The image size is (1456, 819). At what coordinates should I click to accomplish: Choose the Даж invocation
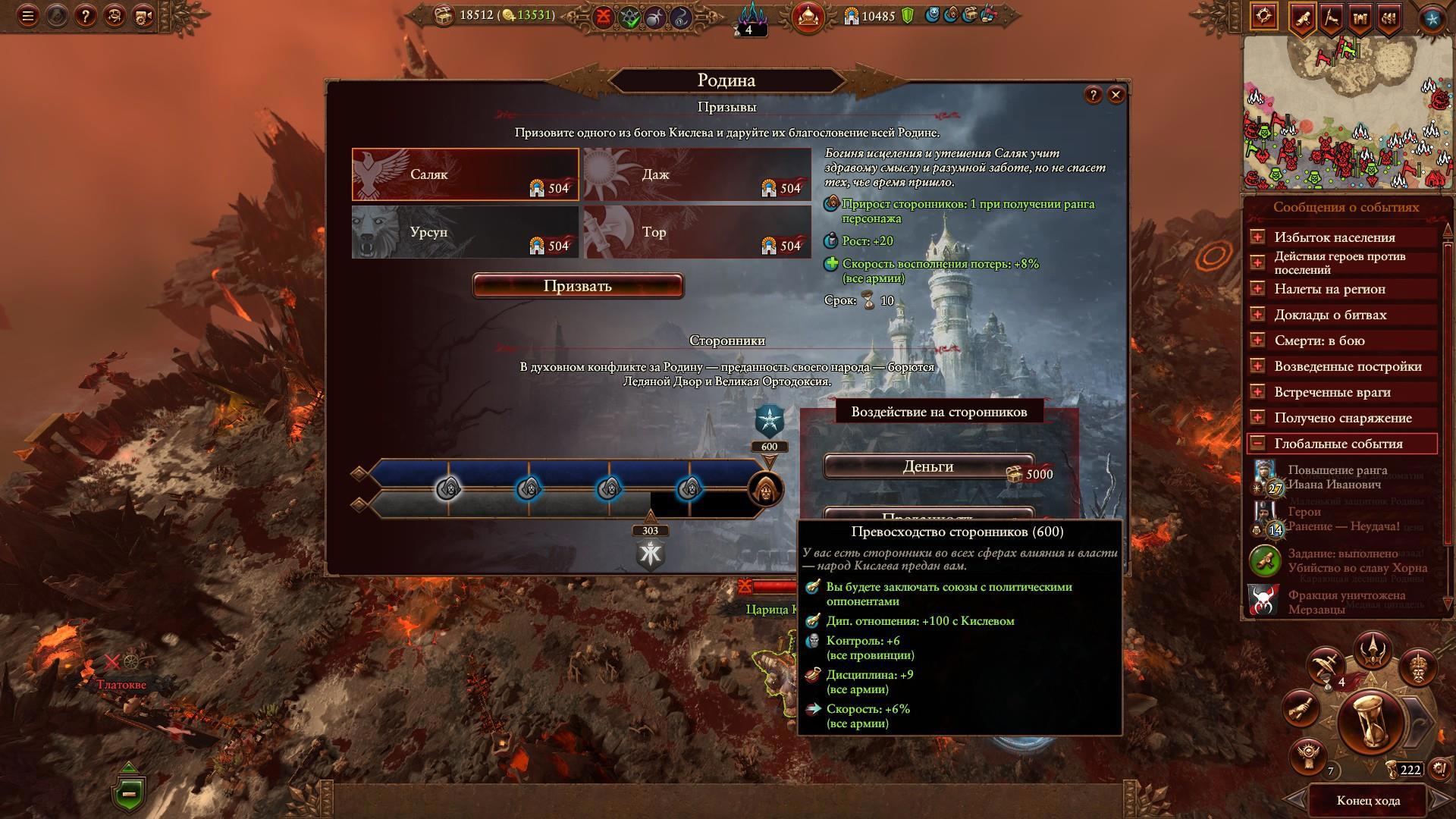pos(697,174)
